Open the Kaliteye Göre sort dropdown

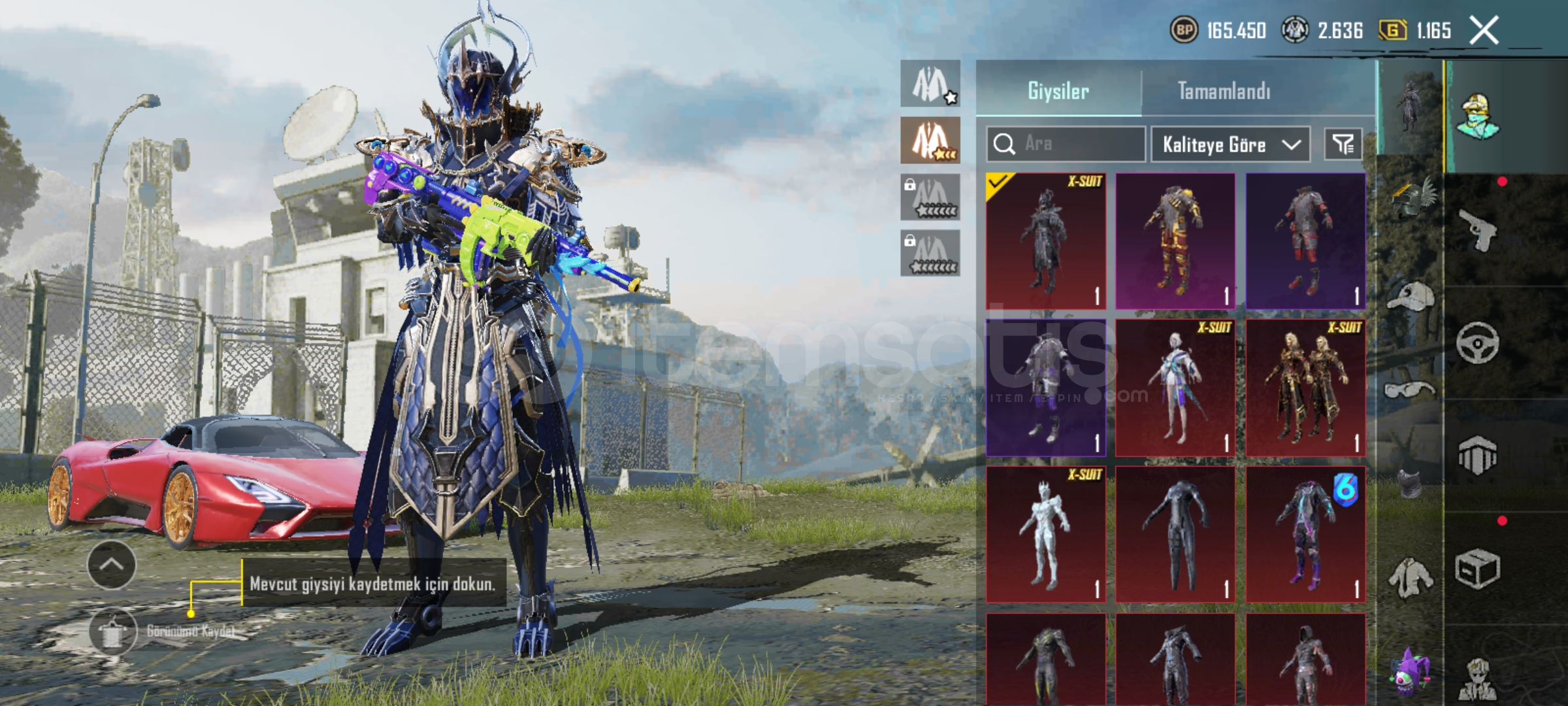point(1230,144)
